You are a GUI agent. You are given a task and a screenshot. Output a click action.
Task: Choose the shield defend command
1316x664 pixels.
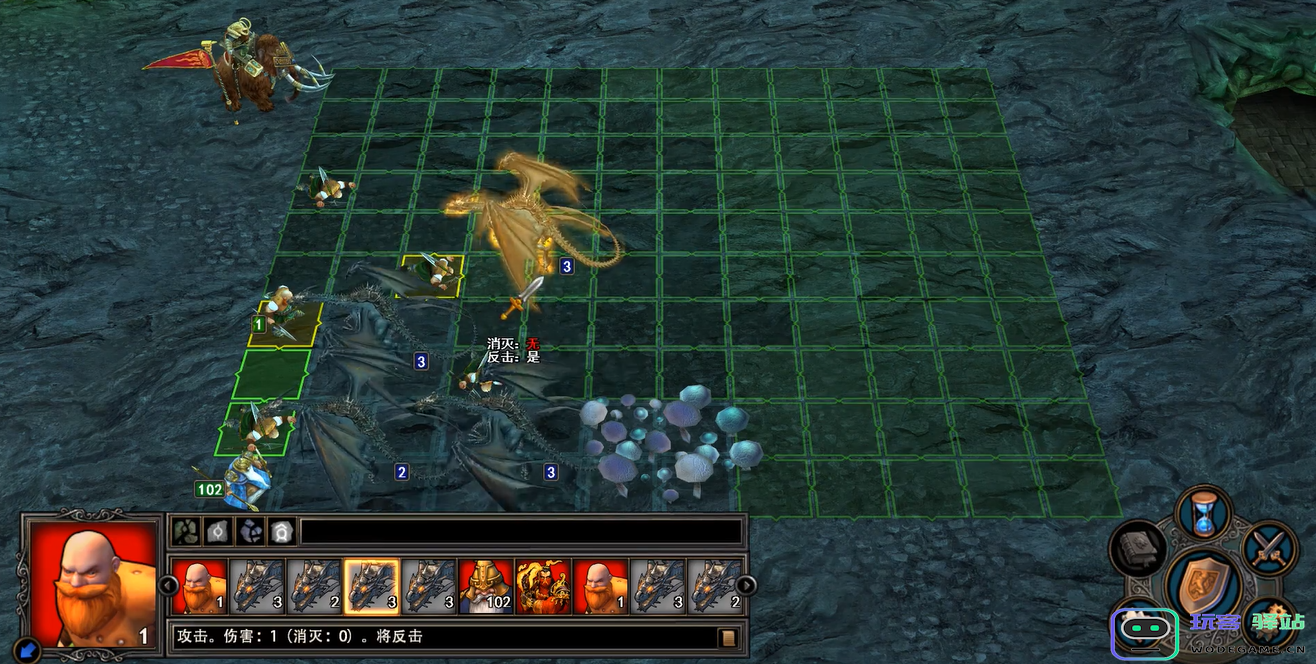pyautogui.click(x=1203, y=586)
